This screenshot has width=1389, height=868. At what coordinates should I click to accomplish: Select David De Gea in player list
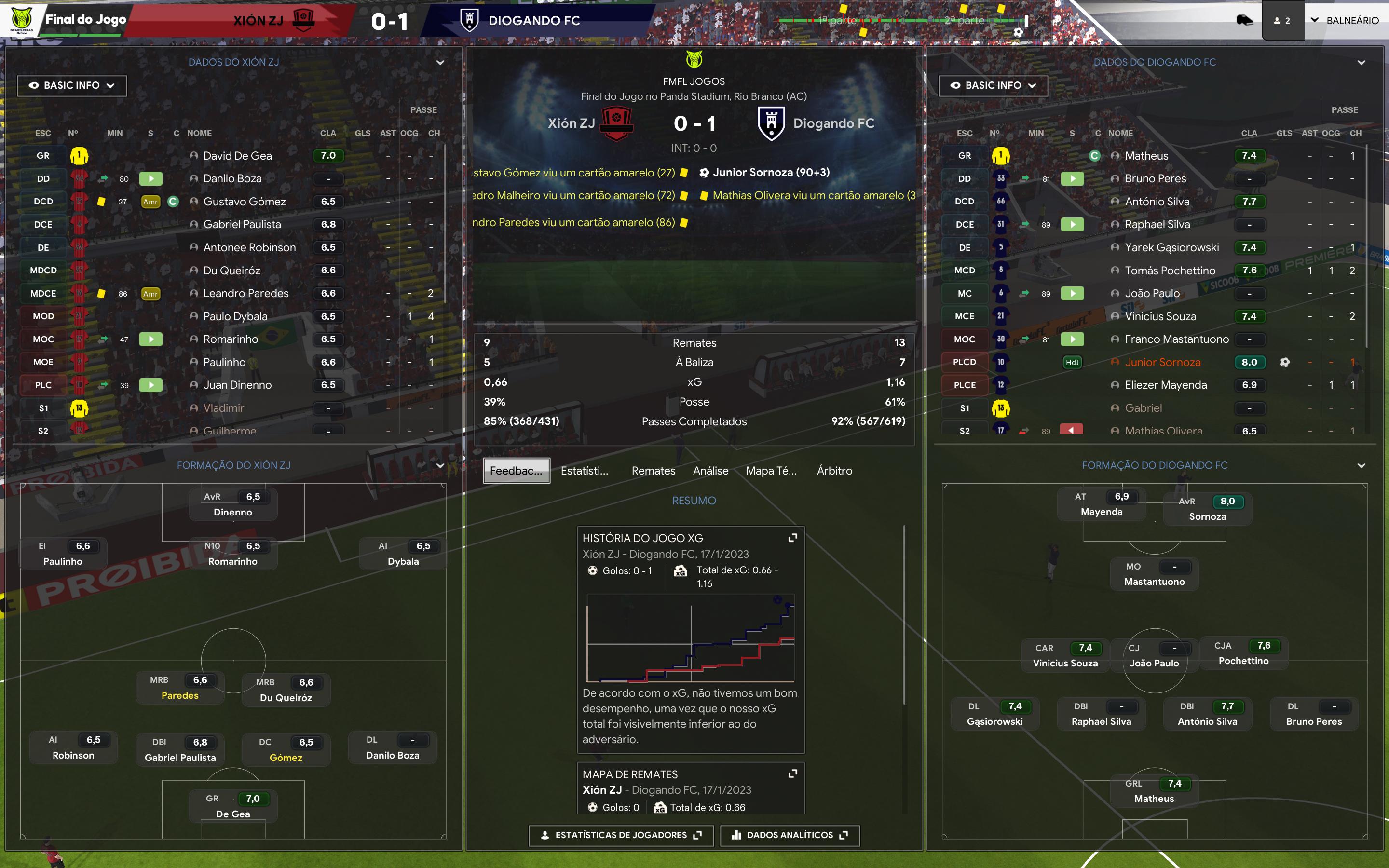click(238, 156)
